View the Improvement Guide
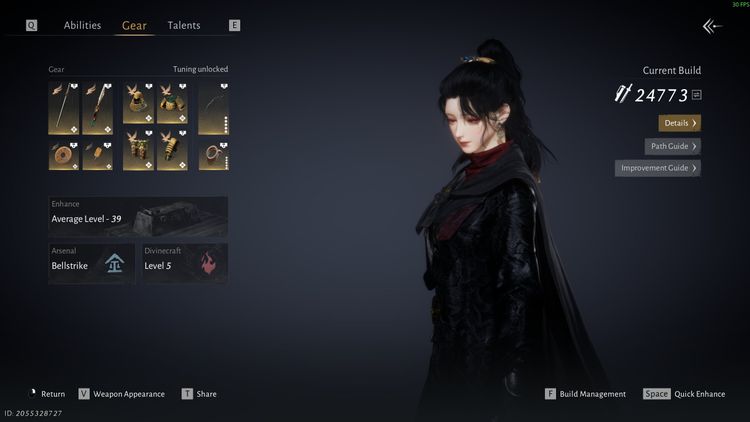The width and height of the screenshot is (750, 422). point(657,168)
